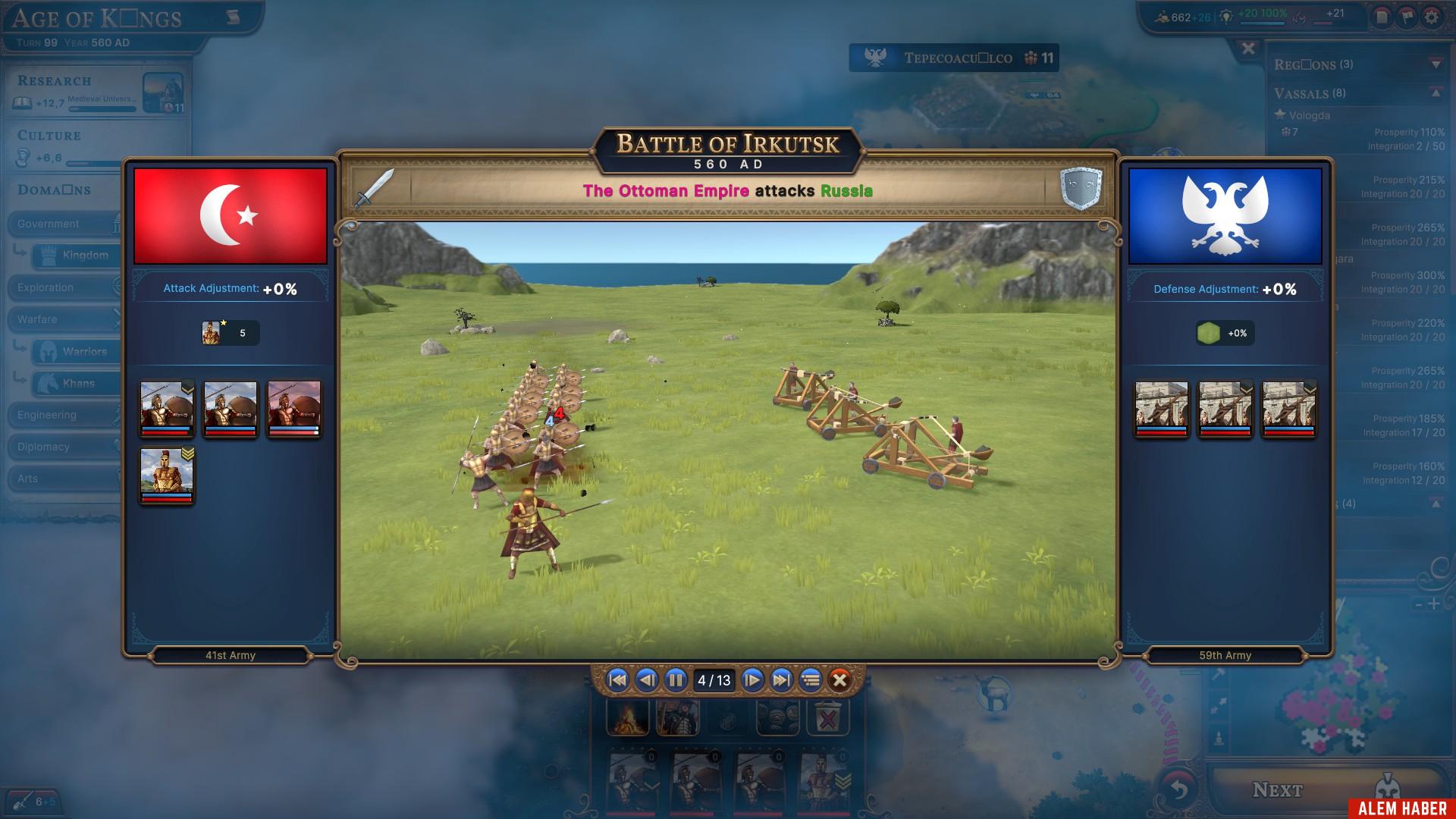This screenshot has height=819, width=1456.
Task: Collapse the Vassals list
Action: (x=1436, y=93)
